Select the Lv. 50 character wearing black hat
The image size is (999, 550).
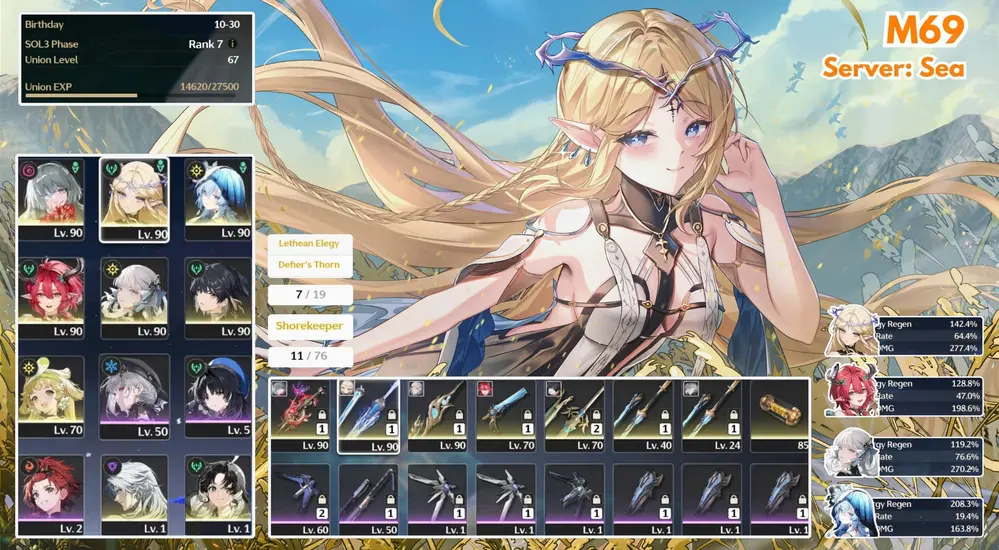point(134,395)
